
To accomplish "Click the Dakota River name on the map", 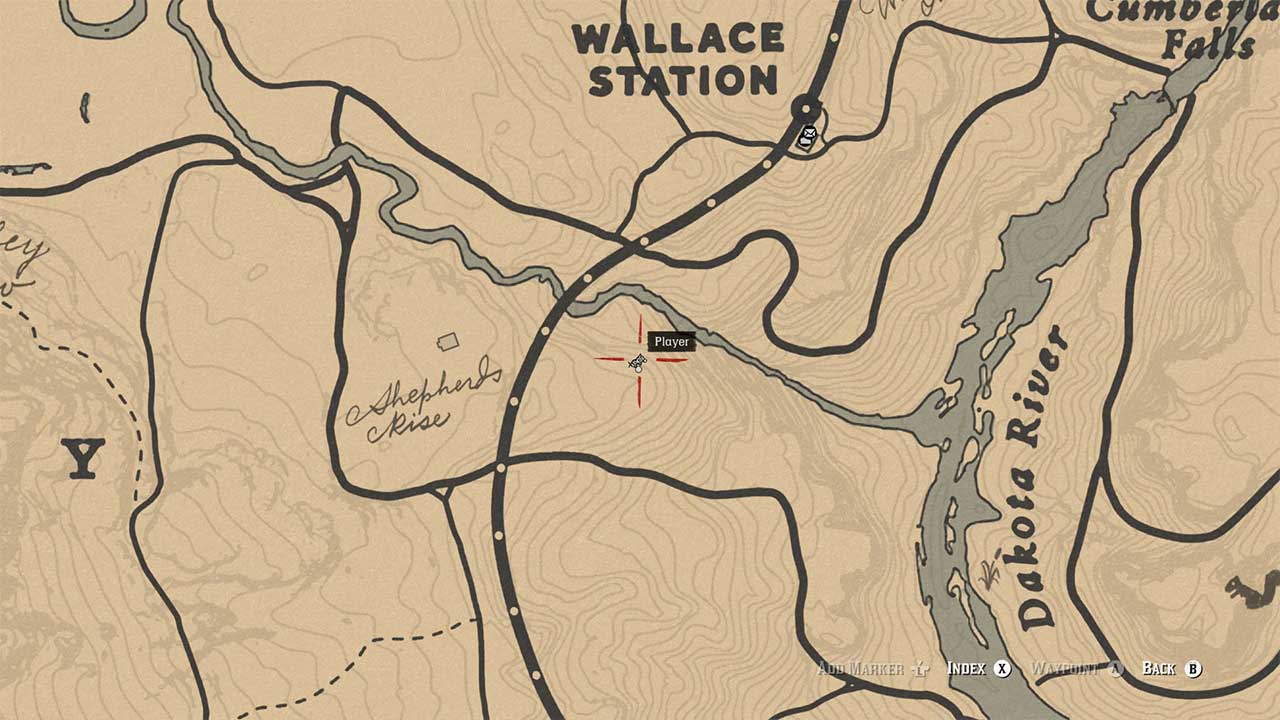I will pos(1035,480).
